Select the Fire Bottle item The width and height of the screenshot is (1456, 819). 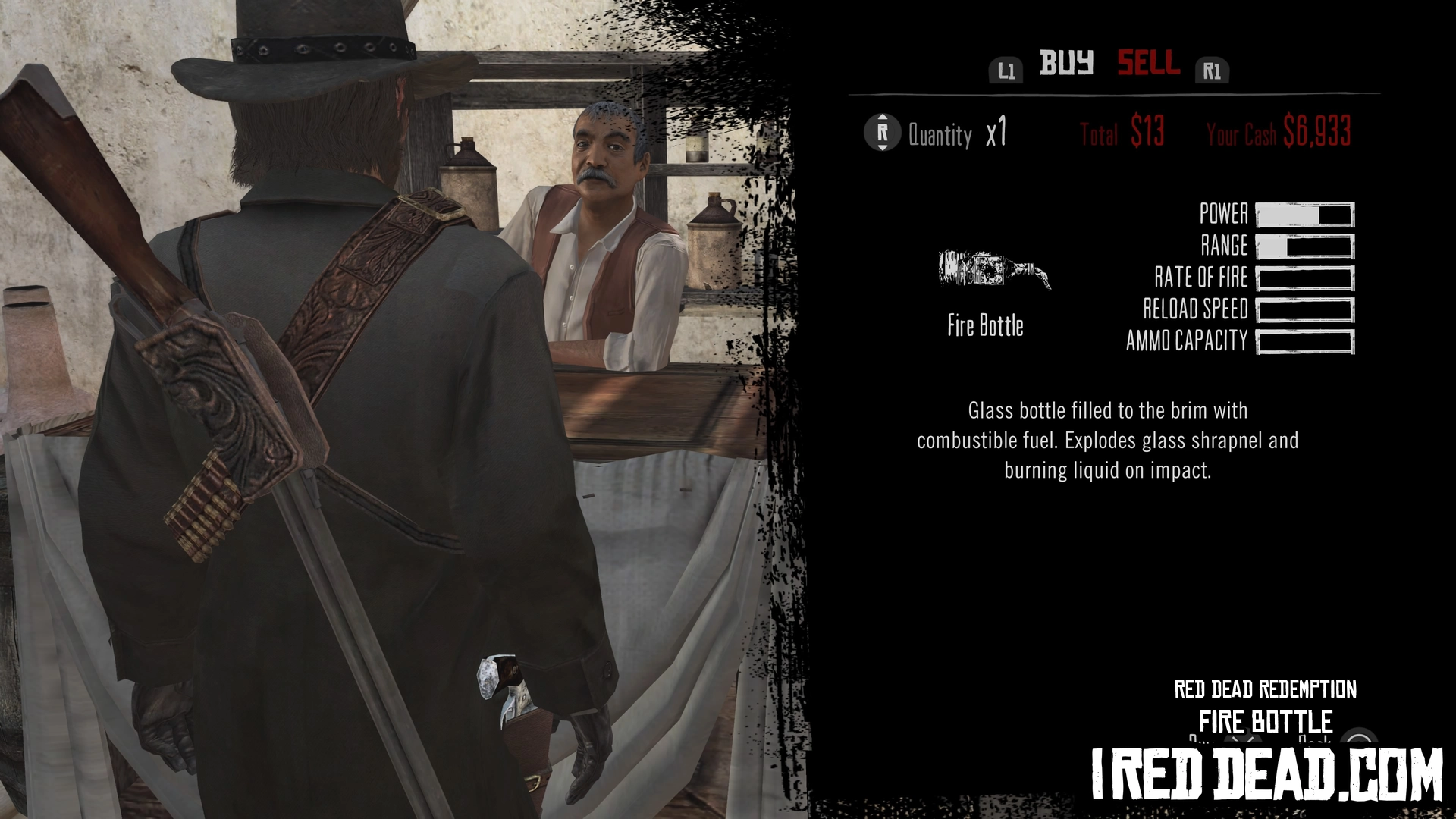coord(993,271)
